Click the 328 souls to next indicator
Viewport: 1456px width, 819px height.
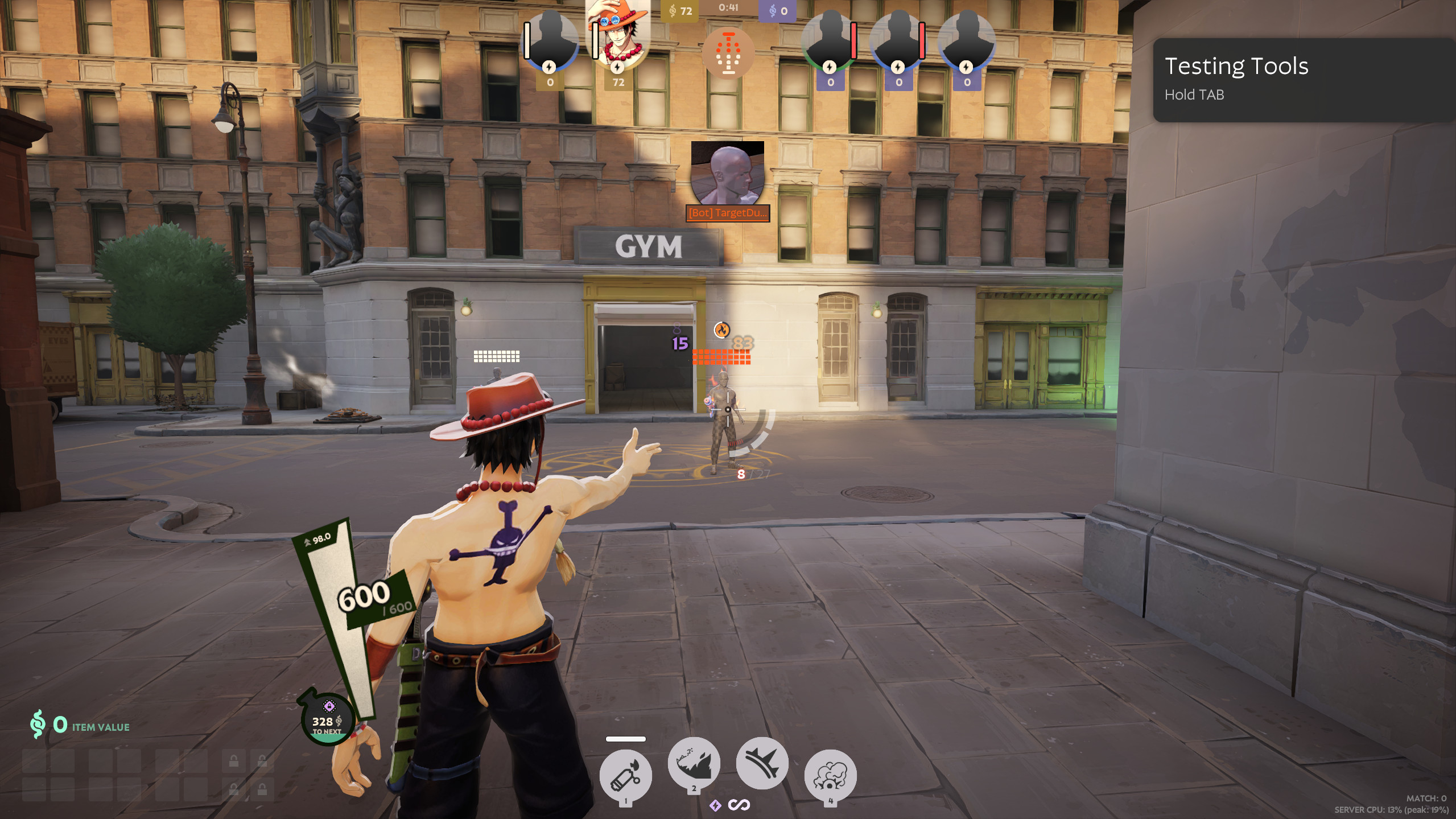(x=327, y=721)
